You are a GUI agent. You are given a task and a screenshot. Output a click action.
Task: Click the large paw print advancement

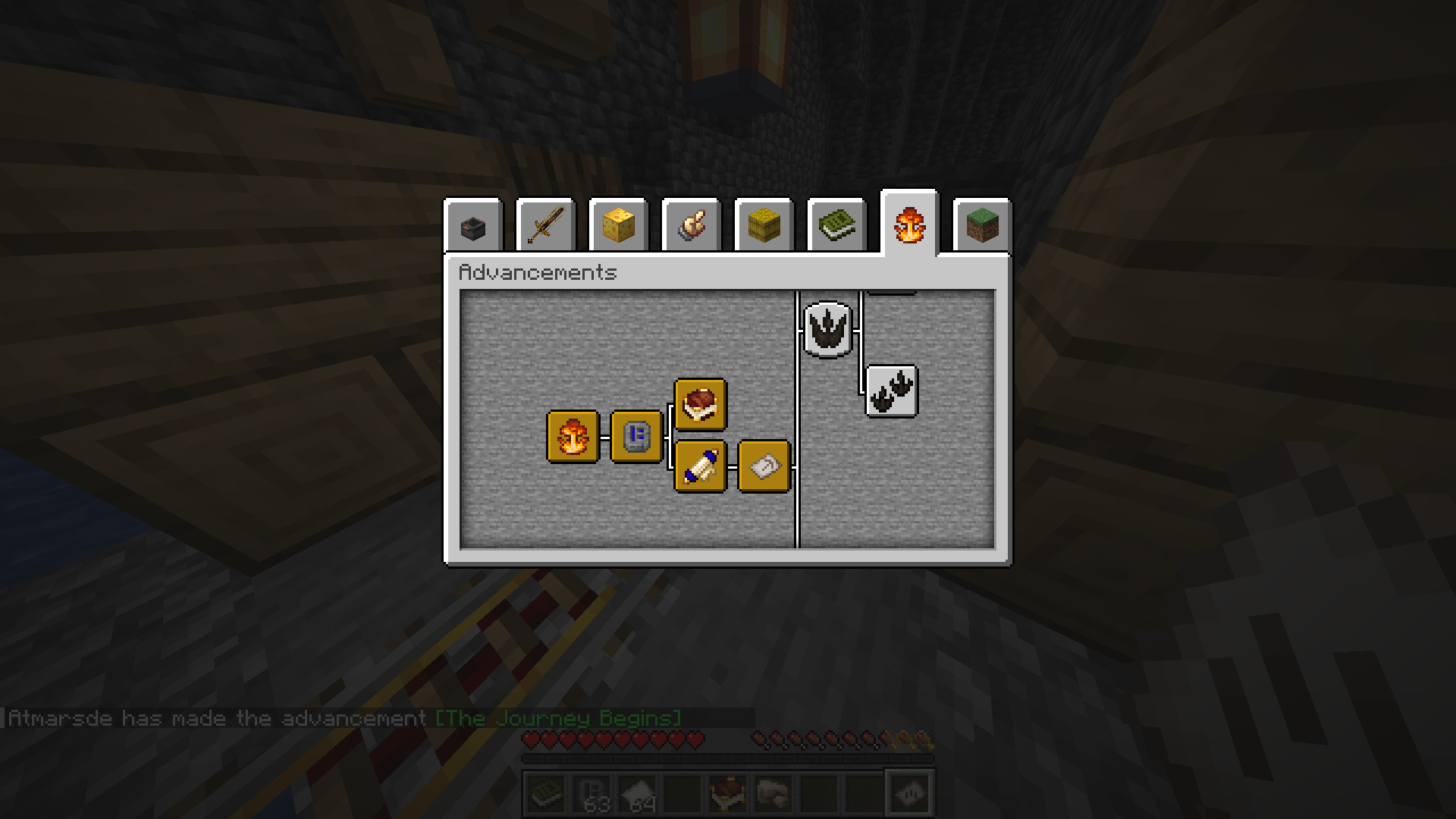(x=827, y=328)
